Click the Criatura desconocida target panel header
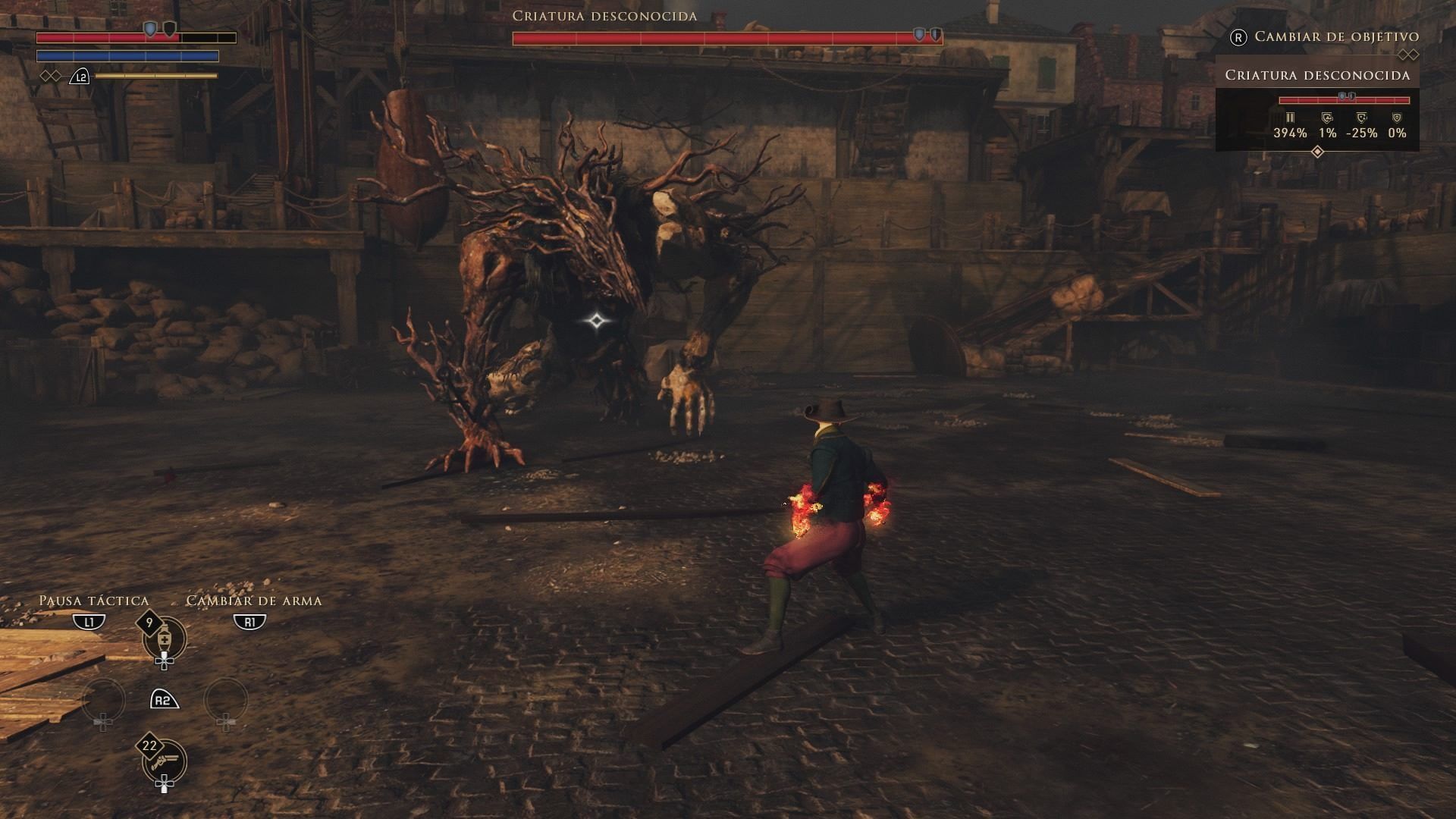 pyautogui.click(x=1317, y=75)
